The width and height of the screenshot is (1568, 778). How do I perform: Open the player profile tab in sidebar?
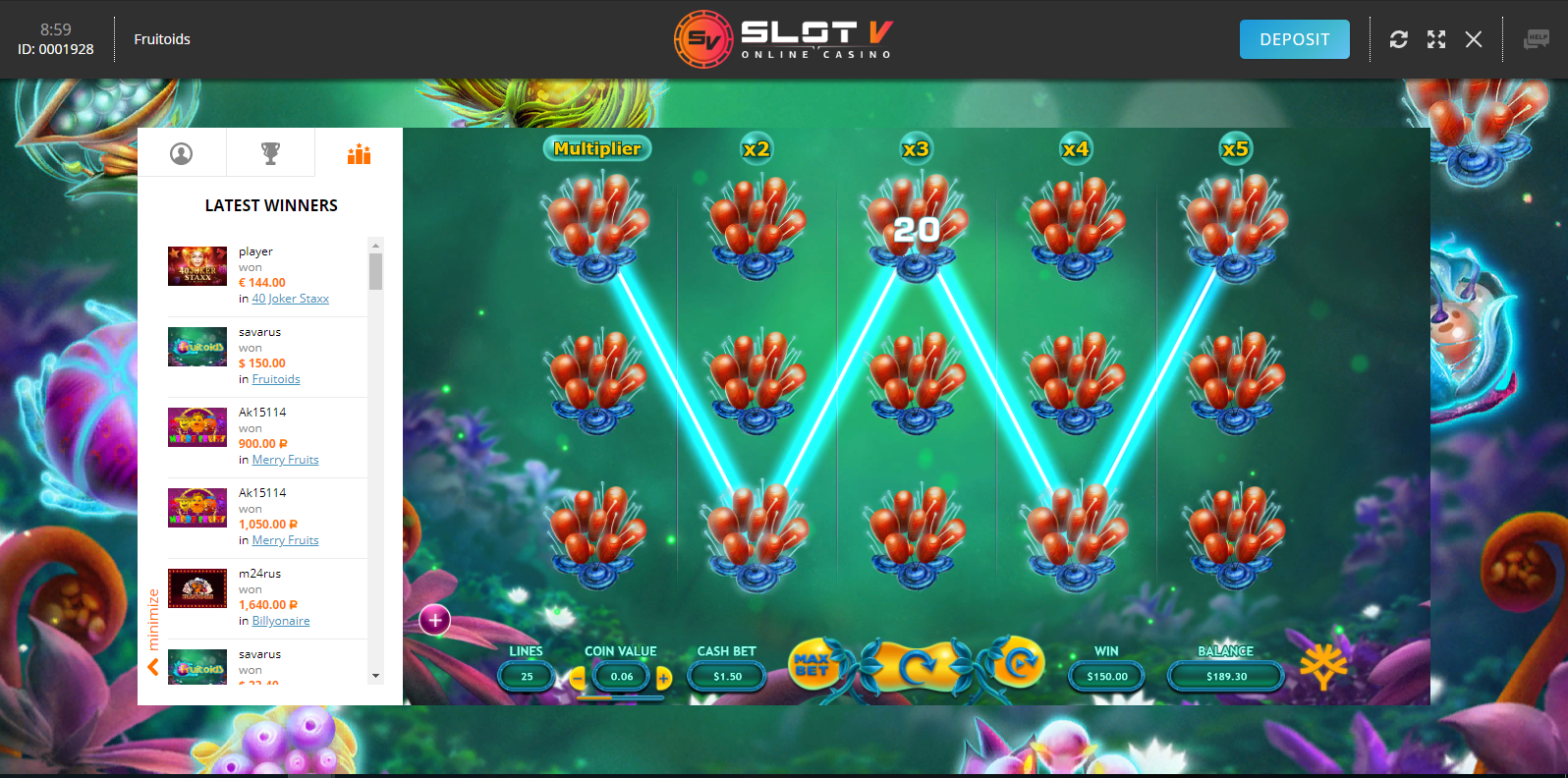pos(182,152)
